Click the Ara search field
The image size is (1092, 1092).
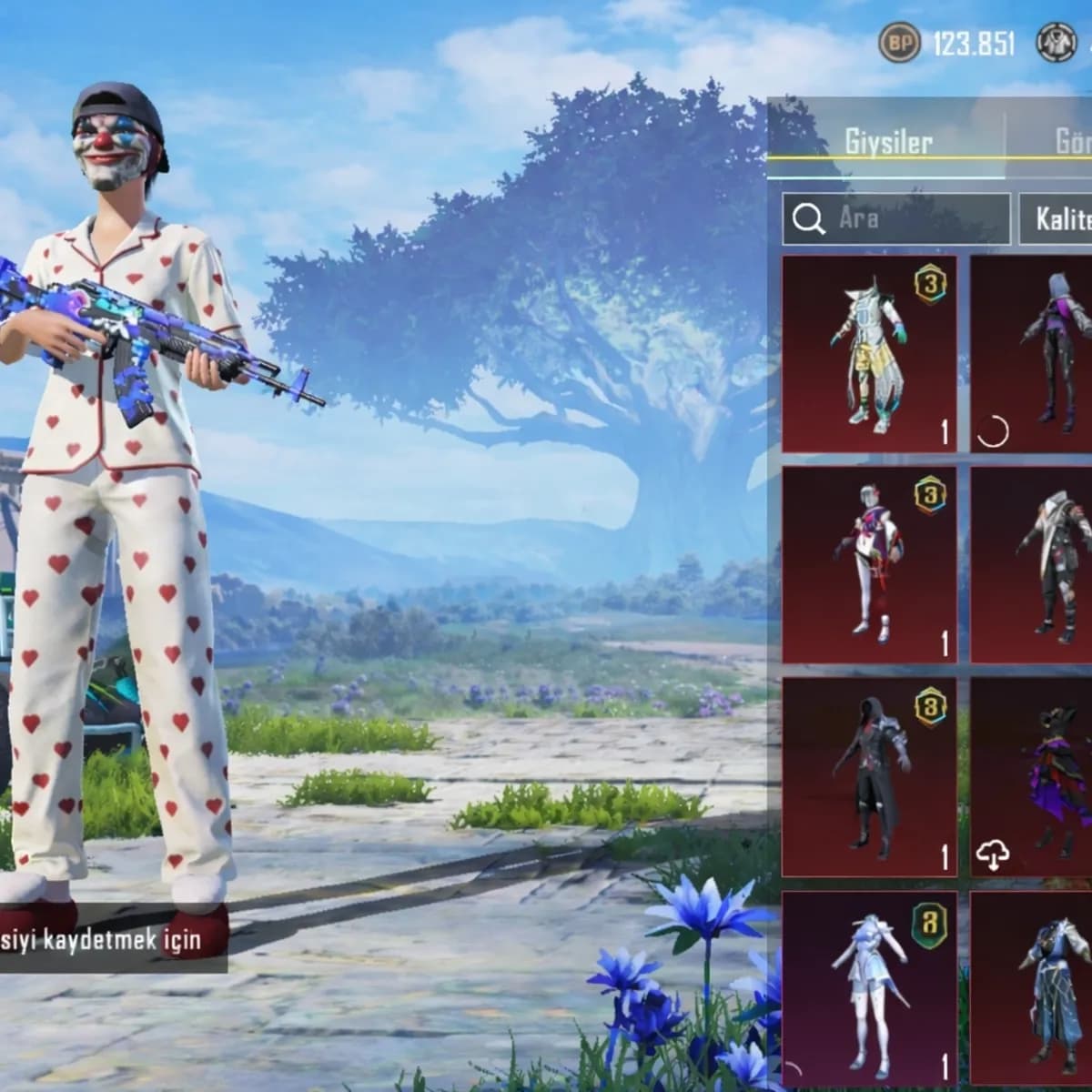click(x=895, y=218)
